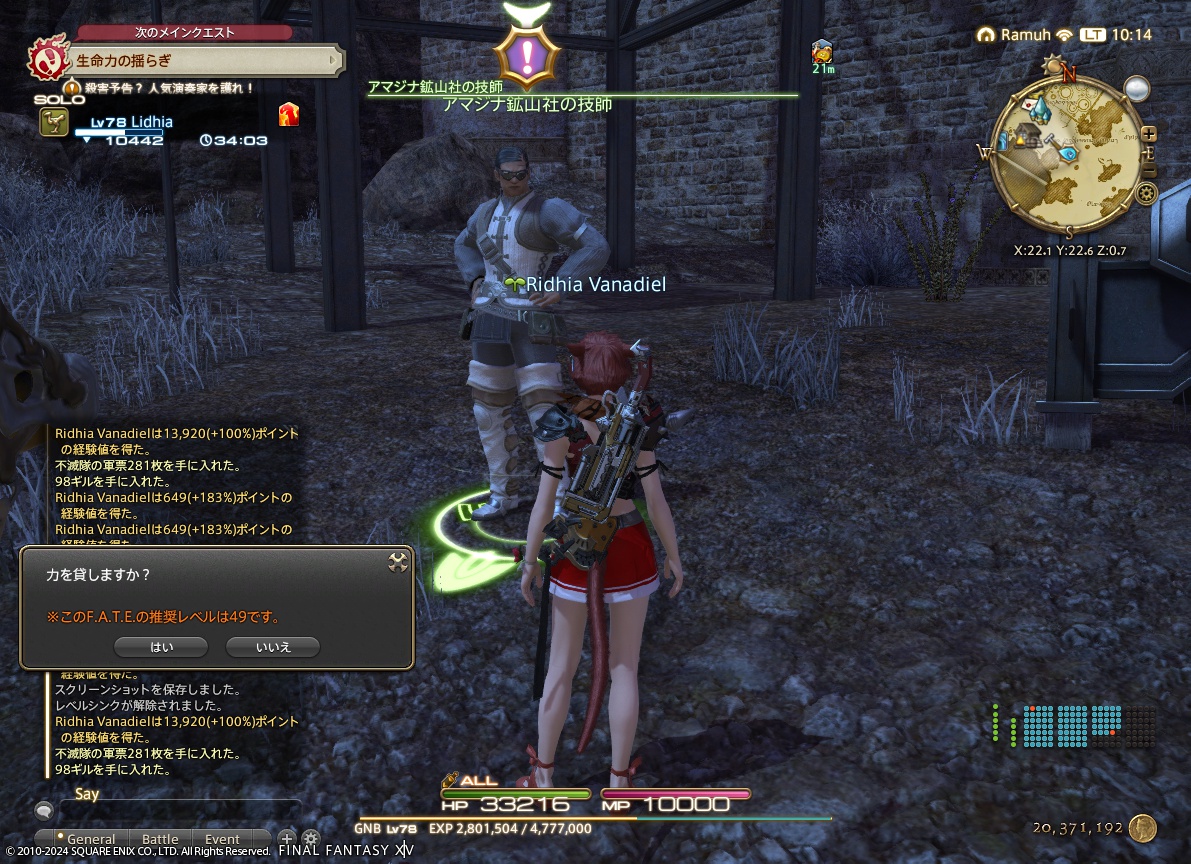The width and height of the screenshot is (1191, 864).
Task: Open chat channel selector speech bubble
Action: 44,810
